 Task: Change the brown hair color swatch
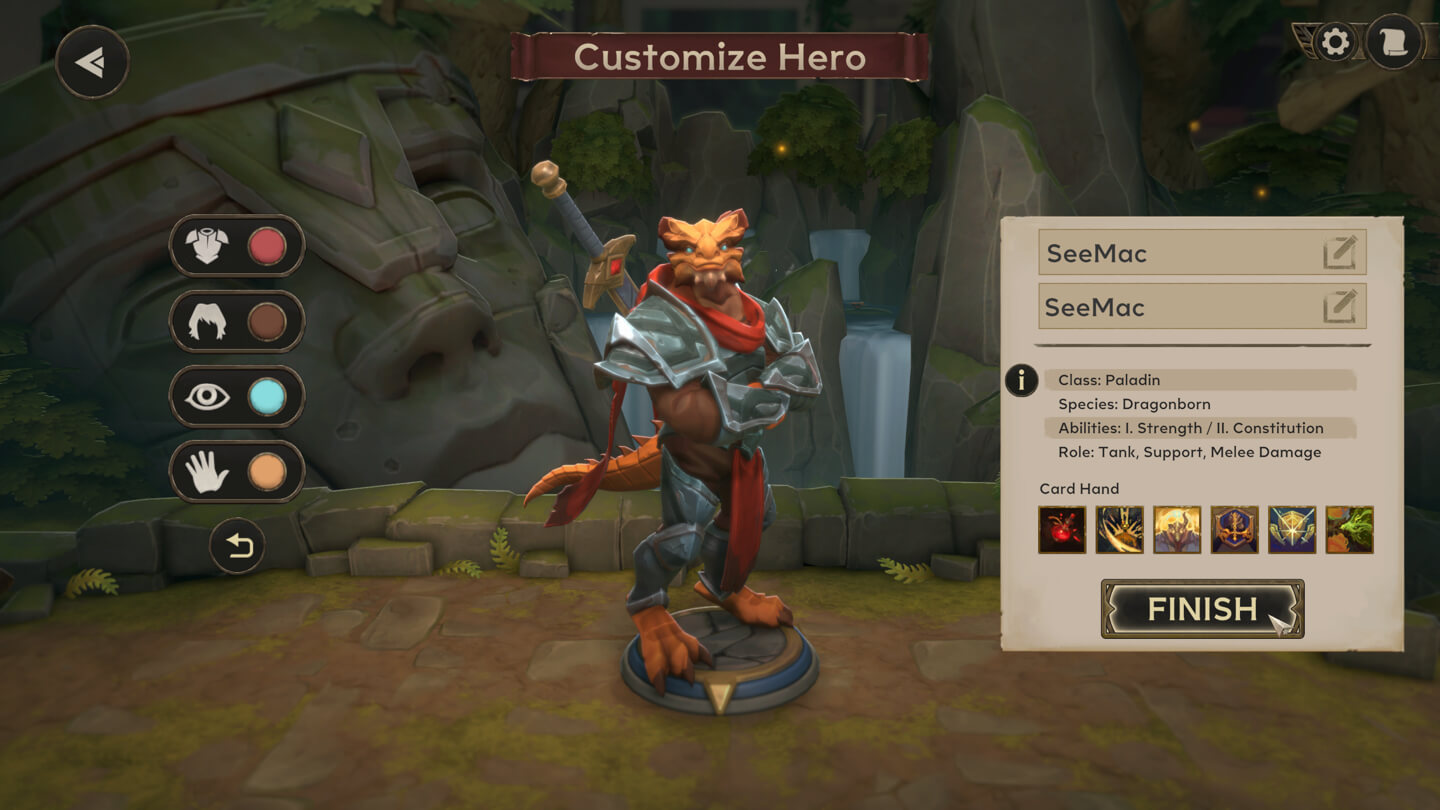coord(266,322)
